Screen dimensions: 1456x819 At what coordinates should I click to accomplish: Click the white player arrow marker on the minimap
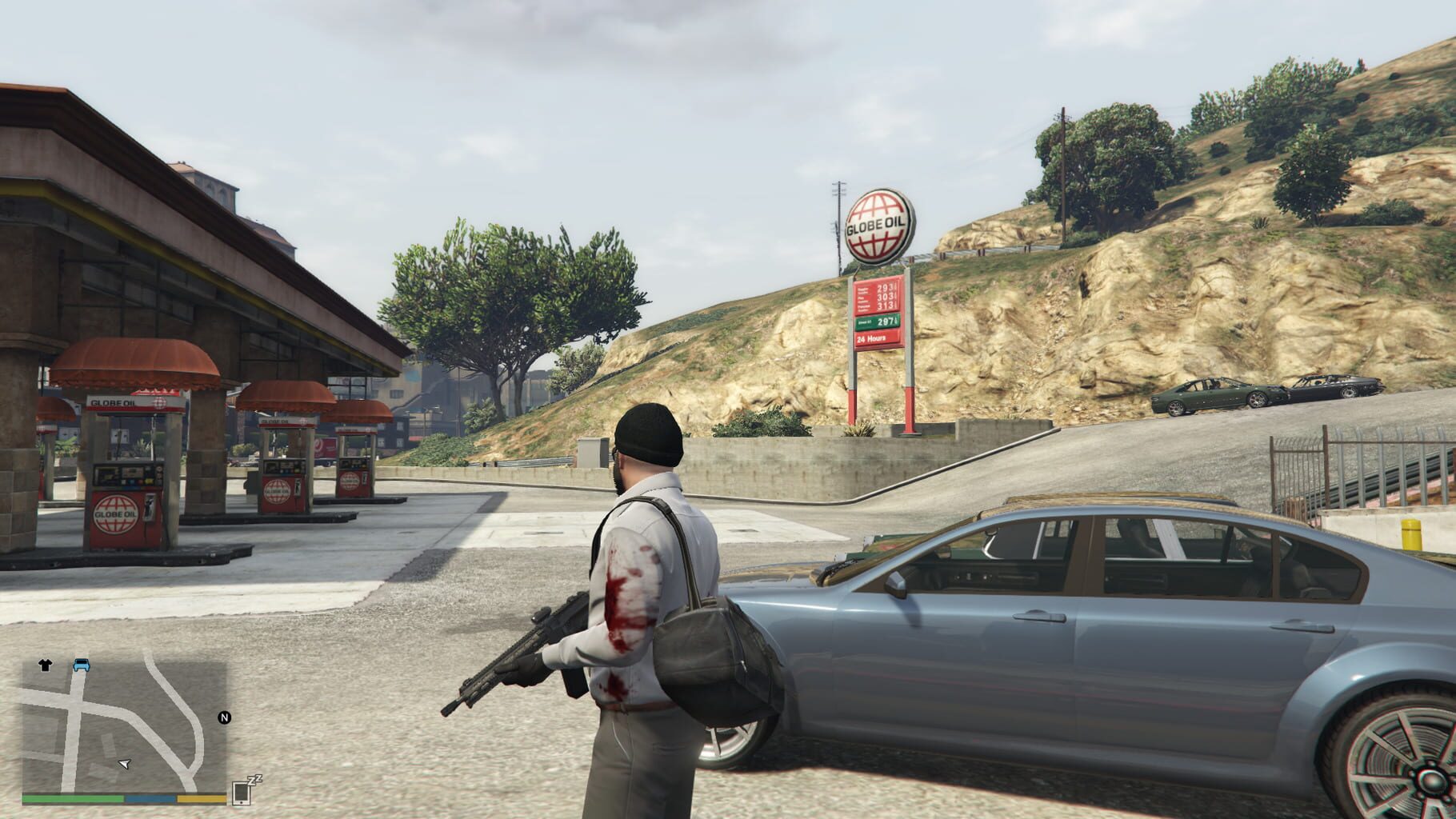[x=124, y=764]
